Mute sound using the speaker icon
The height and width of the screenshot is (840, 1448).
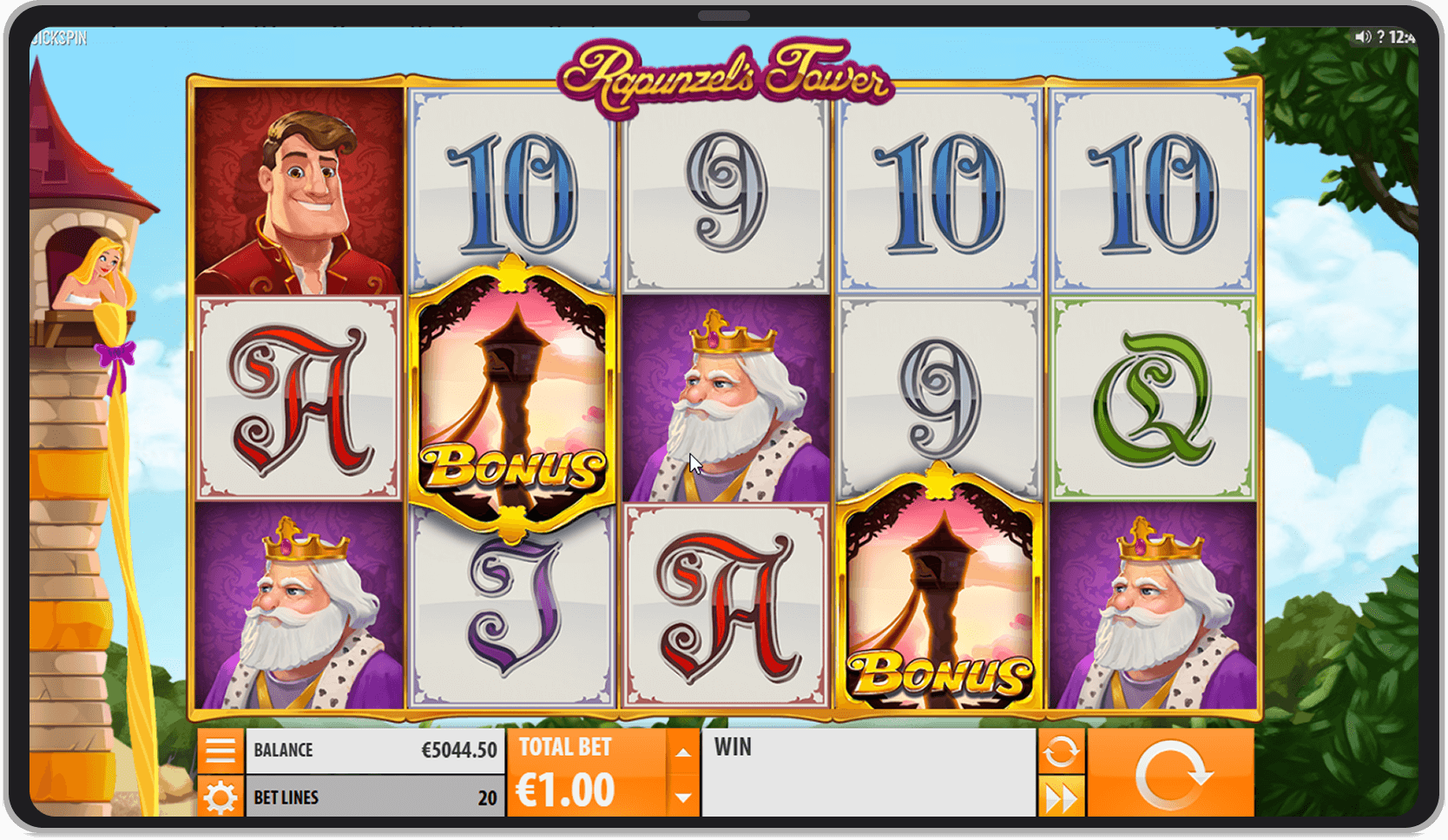coord(1364,36)
